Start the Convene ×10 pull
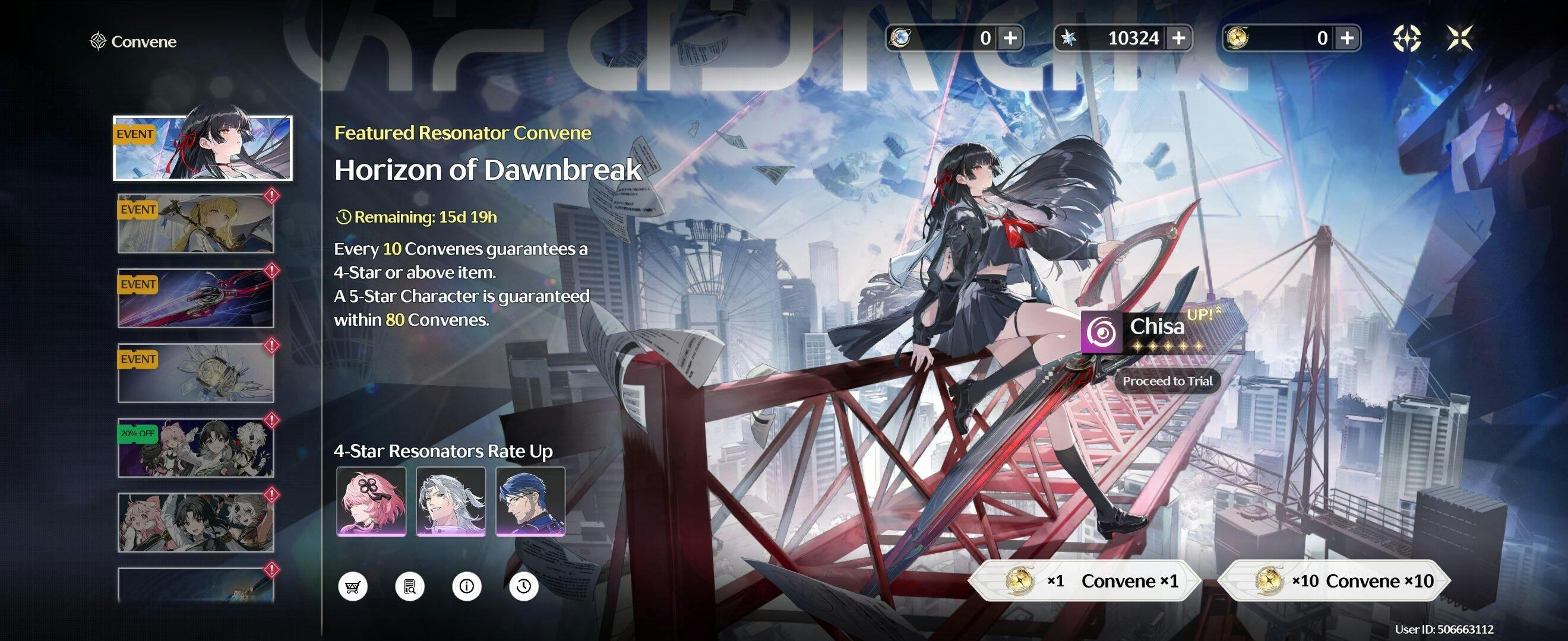The width and height of the screenshot is (1568, 641). (1333, 581)
